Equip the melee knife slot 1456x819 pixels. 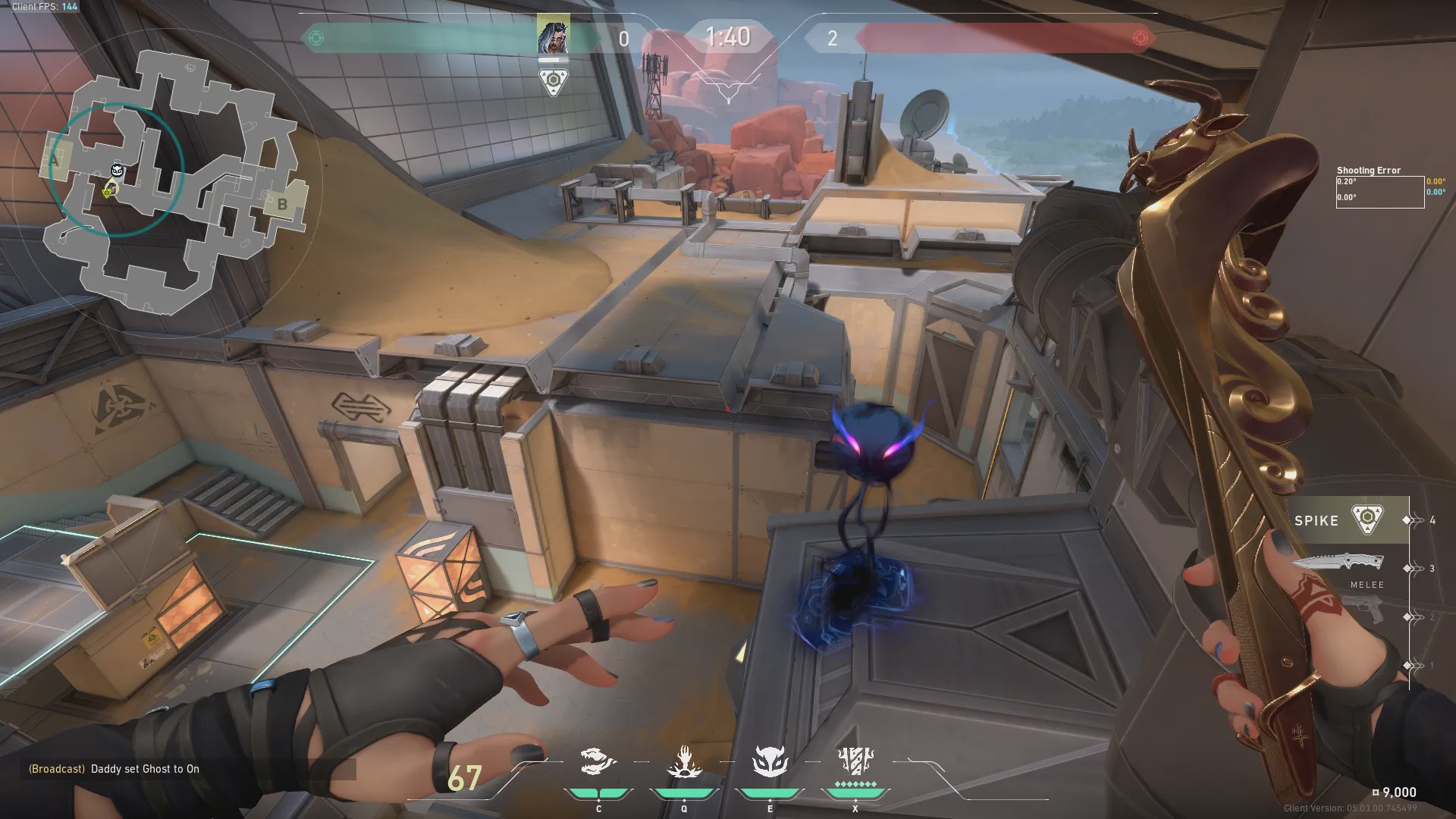pos(1338,563)
